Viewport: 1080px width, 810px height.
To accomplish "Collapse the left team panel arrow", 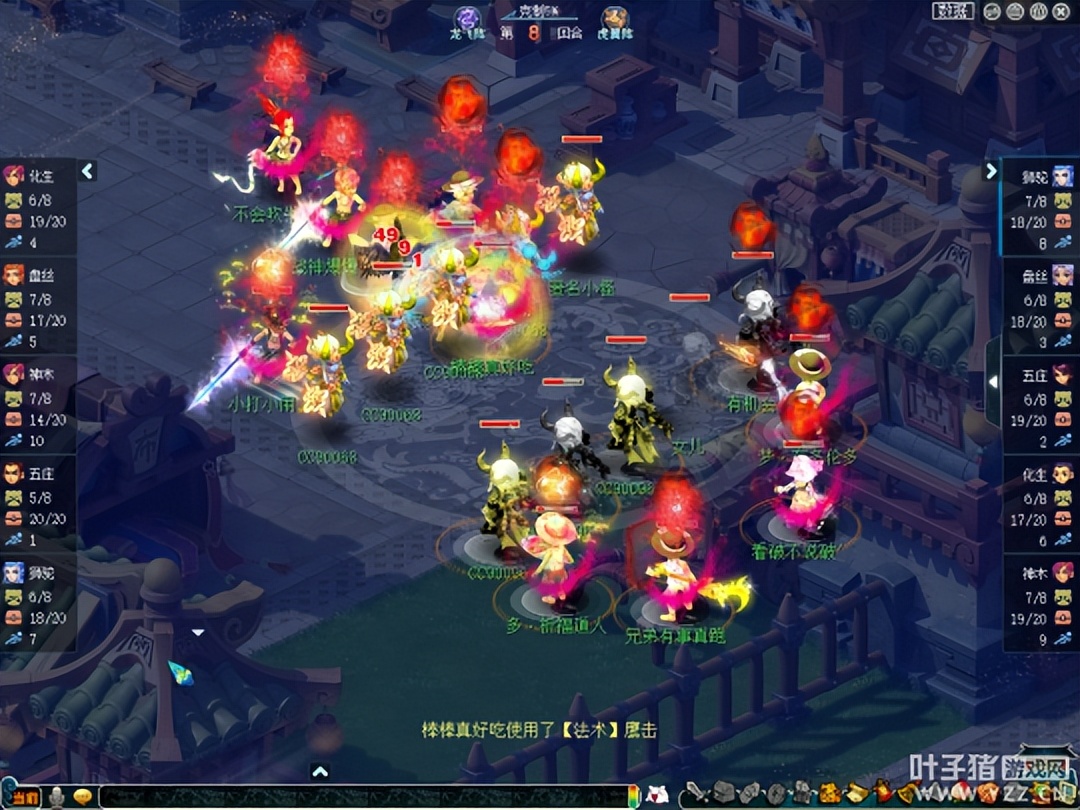I will click(88, 171).
